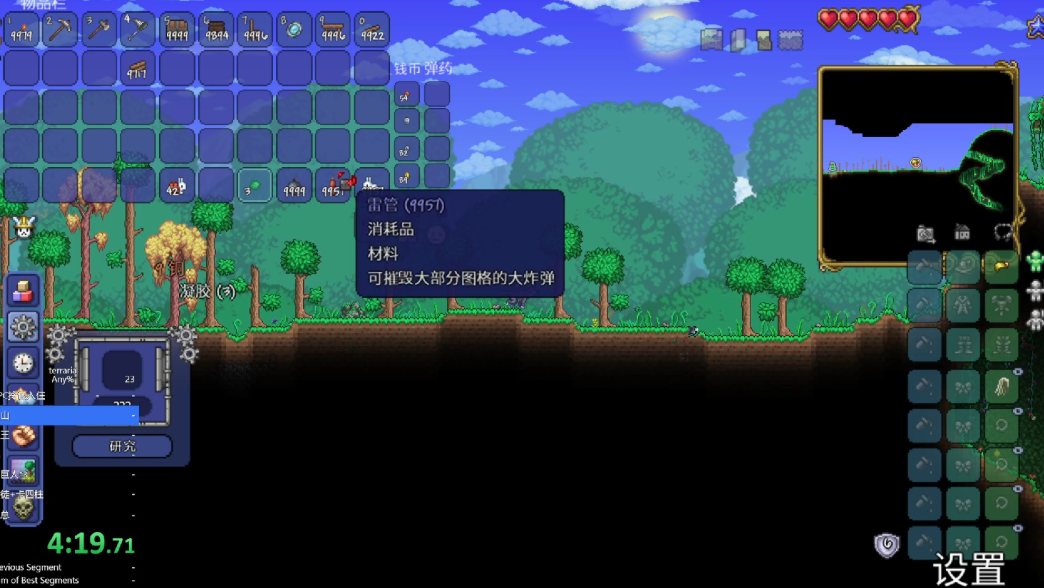
Task: Click the green gel stack of 3
Action: [x=255, y=186]
